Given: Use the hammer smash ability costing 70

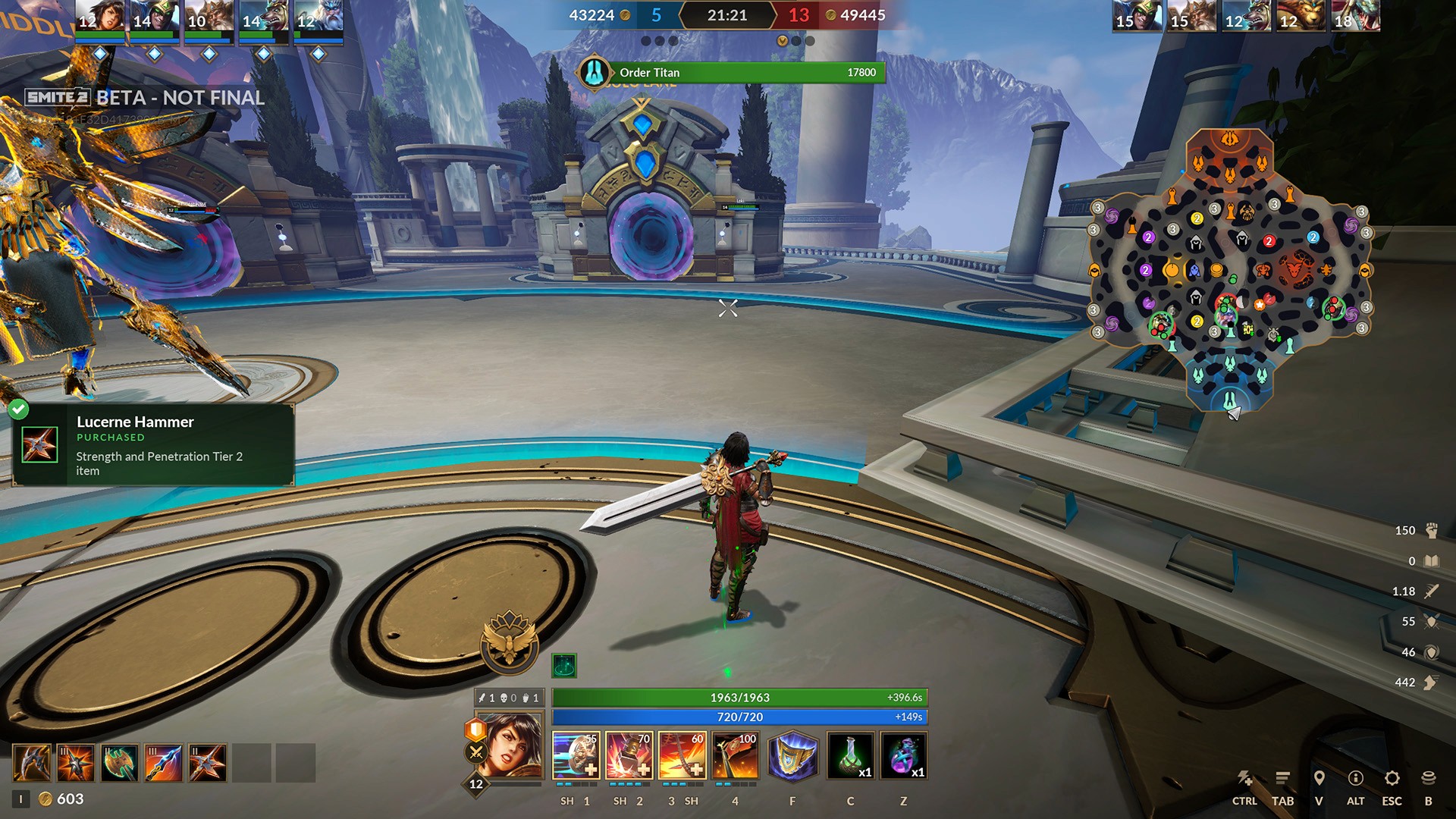Looking at the screenshot, I should click(x=629, y=755).
